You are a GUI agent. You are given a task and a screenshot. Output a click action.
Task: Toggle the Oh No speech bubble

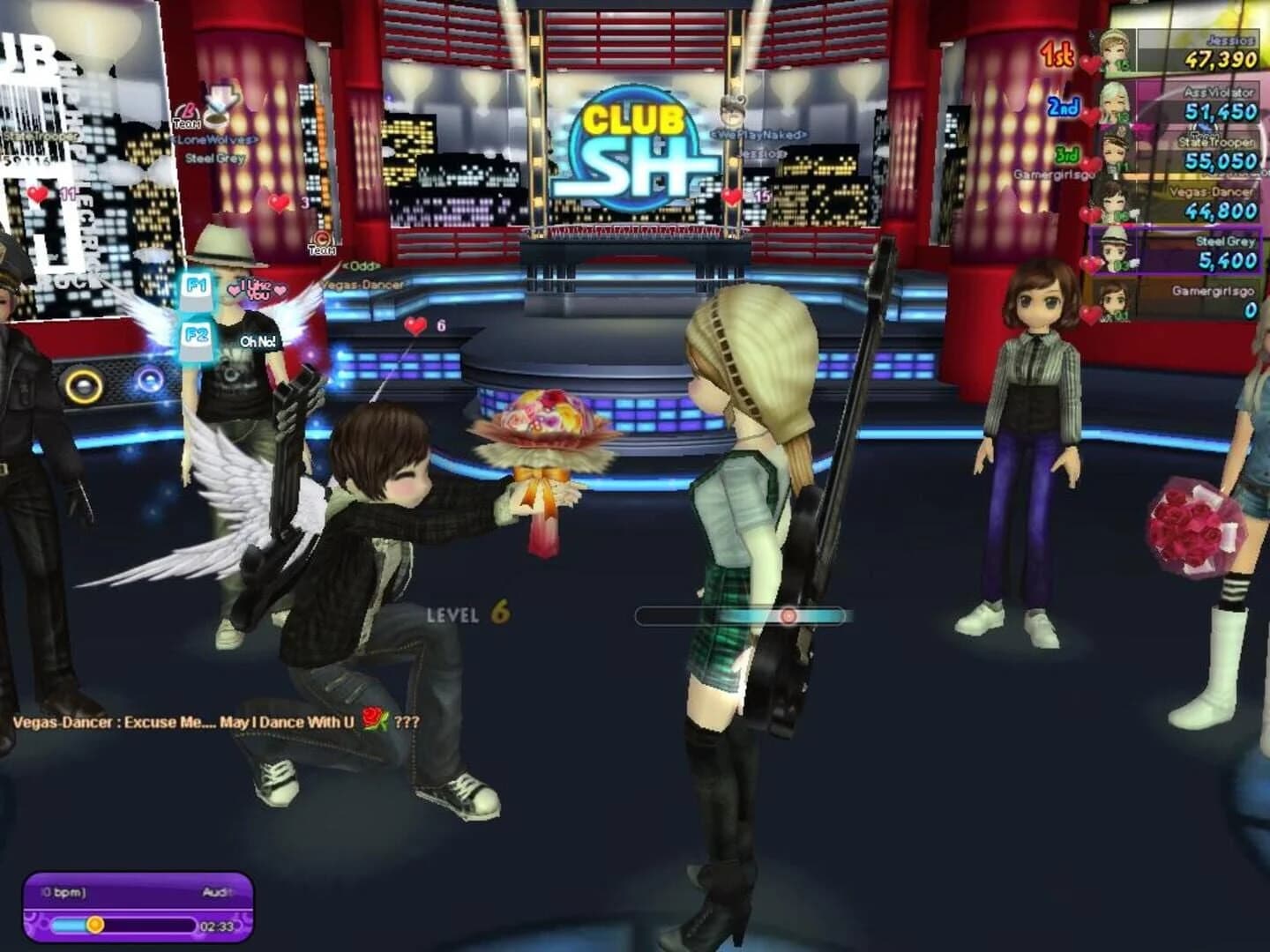(258, 340)
